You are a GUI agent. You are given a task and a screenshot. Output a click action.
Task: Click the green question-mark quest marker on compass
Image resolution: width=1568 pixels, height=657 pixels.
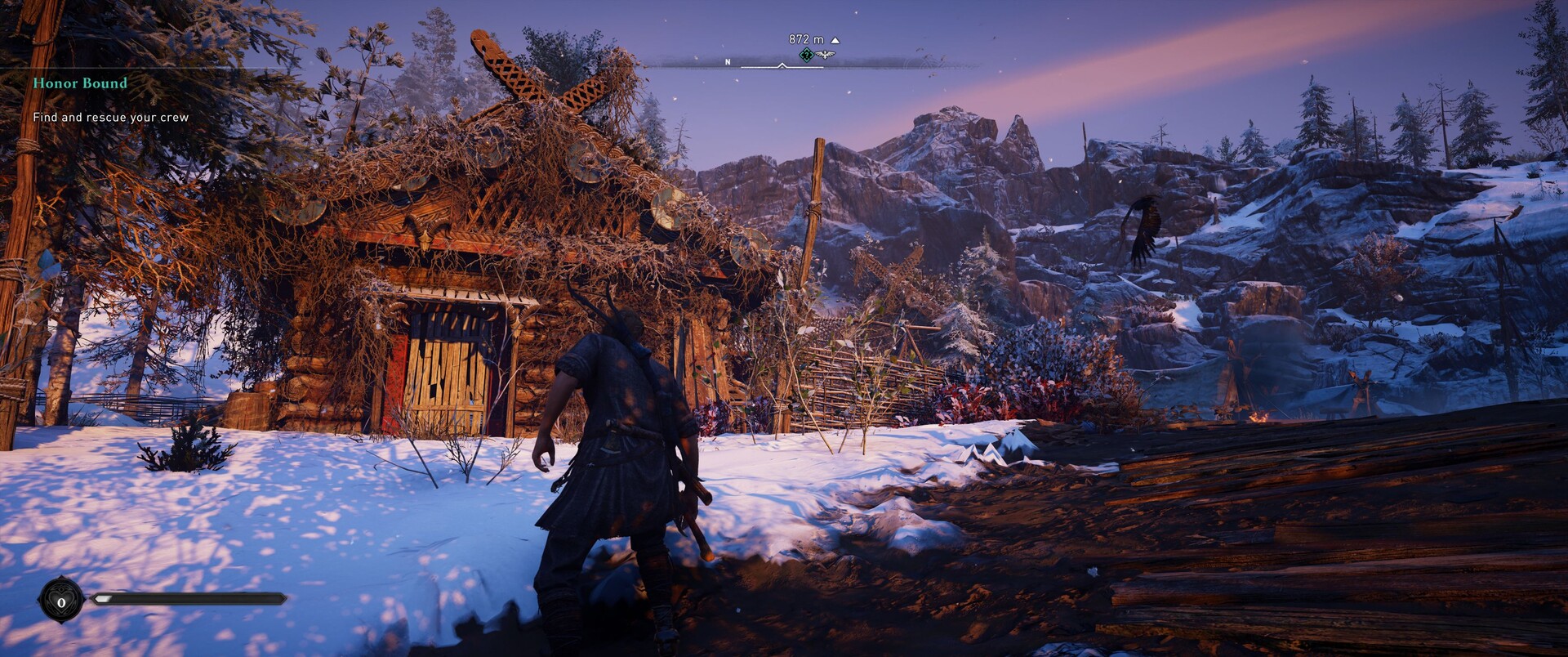(806, 55)
